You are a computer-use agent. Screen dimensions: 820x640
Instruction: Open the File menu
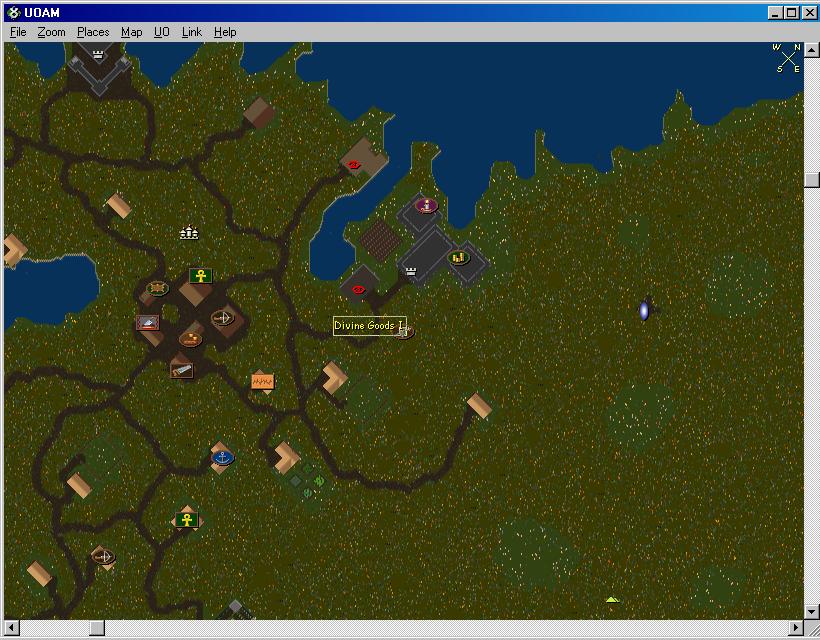tap(18, 32)
